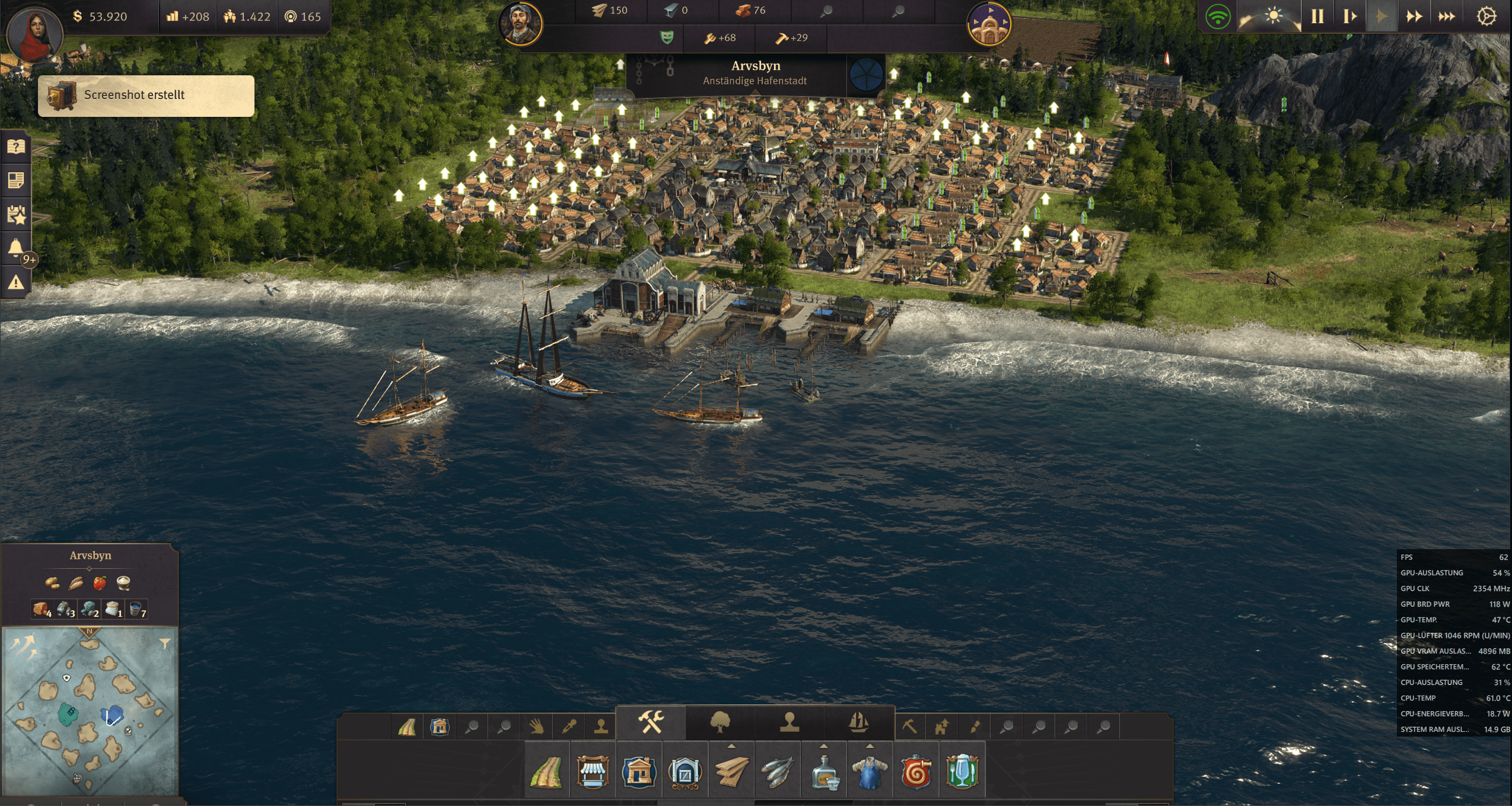This screenshot has width=1512, height=806.
Task: Switch to the sailing ship tab
Action: coord(858,722)
